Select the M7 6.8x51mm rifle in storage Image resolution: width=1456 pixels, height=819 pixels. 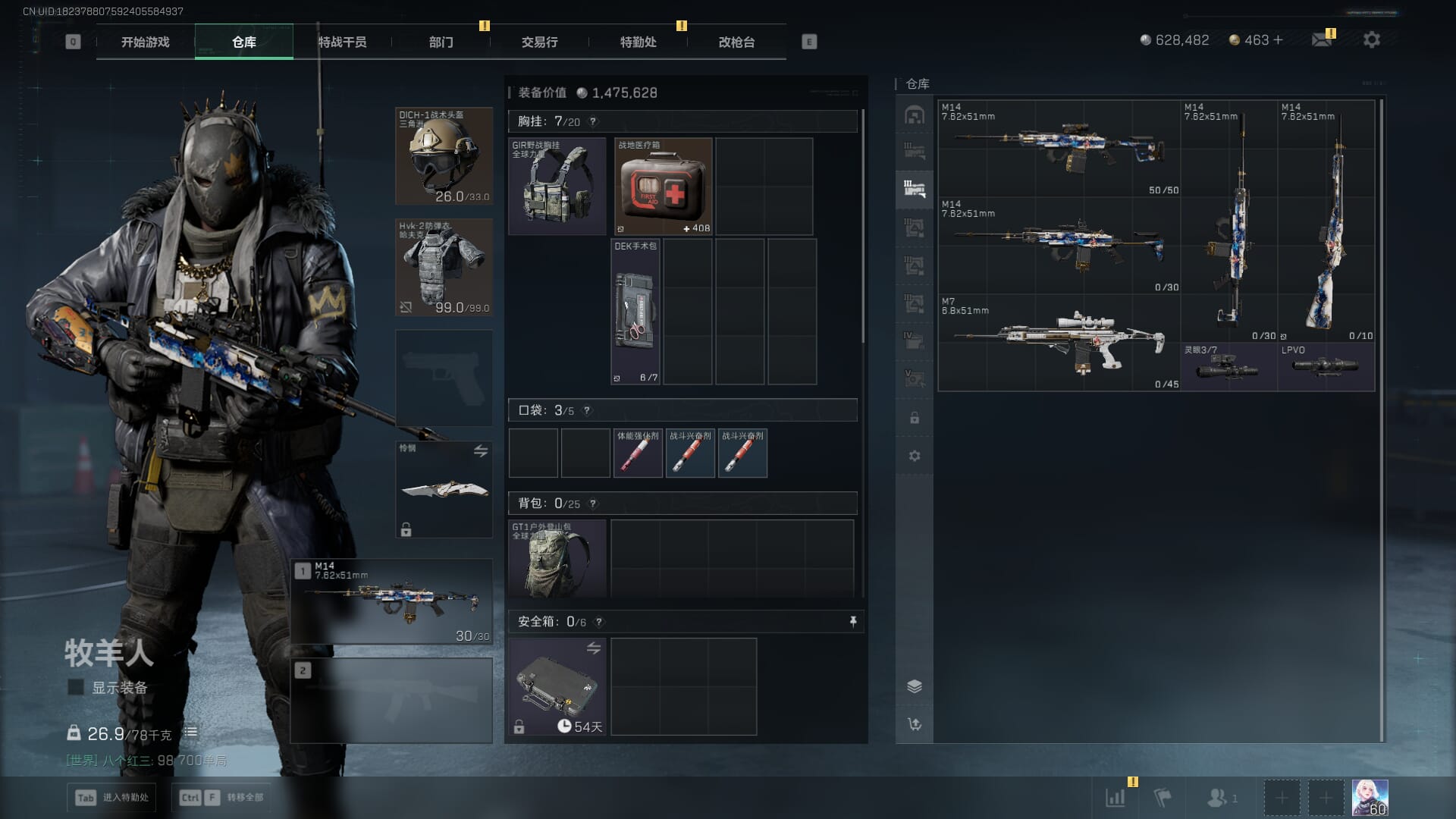[x=1059, y=343]
